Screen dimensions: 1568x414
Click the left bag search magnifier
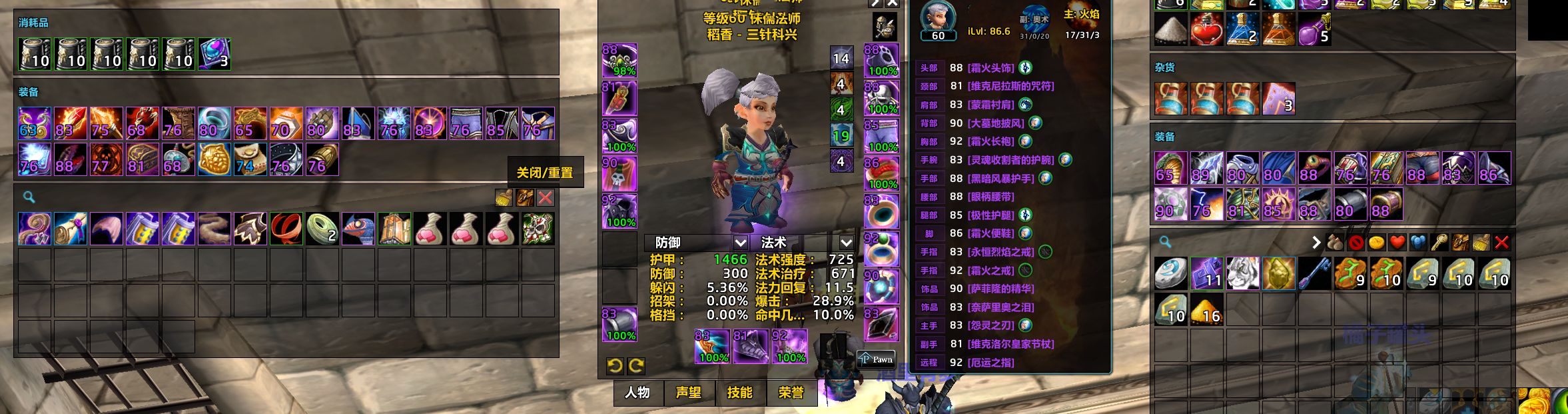(29, 197)
